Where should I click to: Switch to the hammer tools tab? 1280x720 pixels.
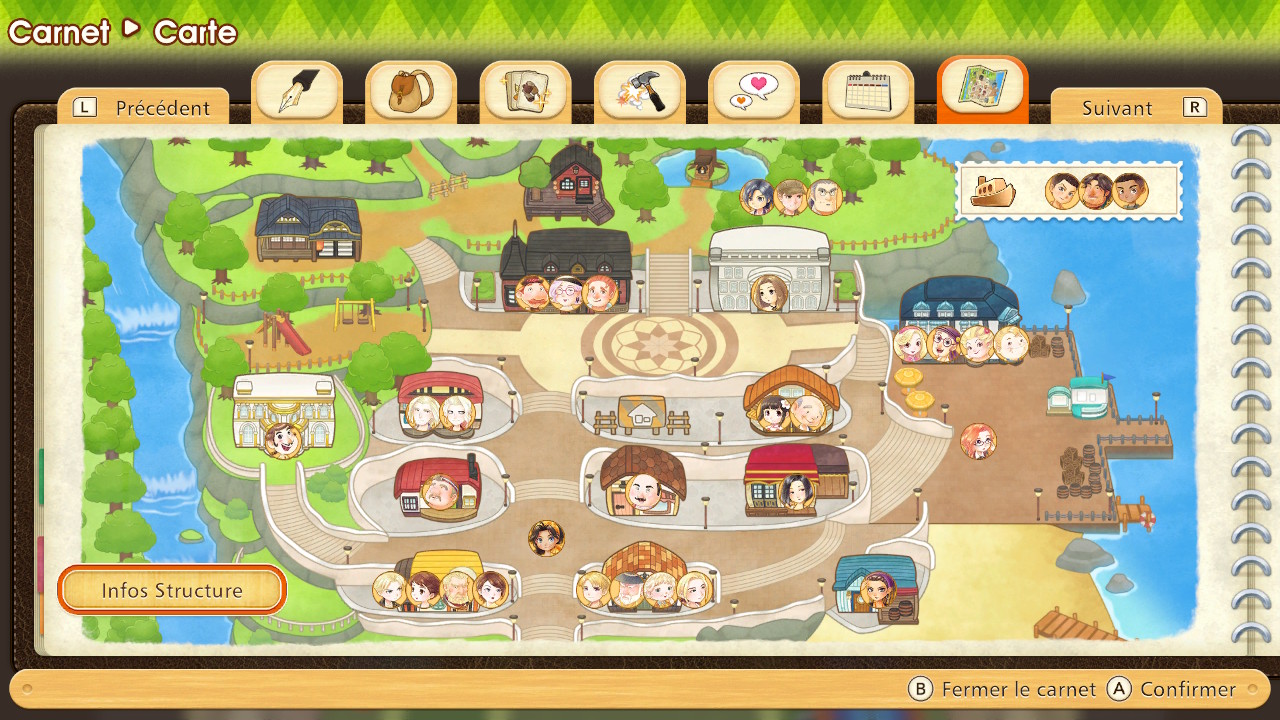[x=640, y=92]
